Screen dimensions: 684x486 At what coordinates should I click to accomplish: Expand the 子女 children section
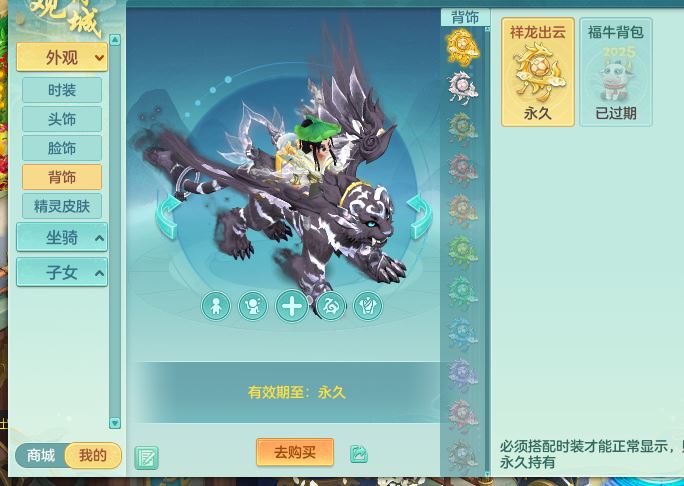tap(62, 272)
